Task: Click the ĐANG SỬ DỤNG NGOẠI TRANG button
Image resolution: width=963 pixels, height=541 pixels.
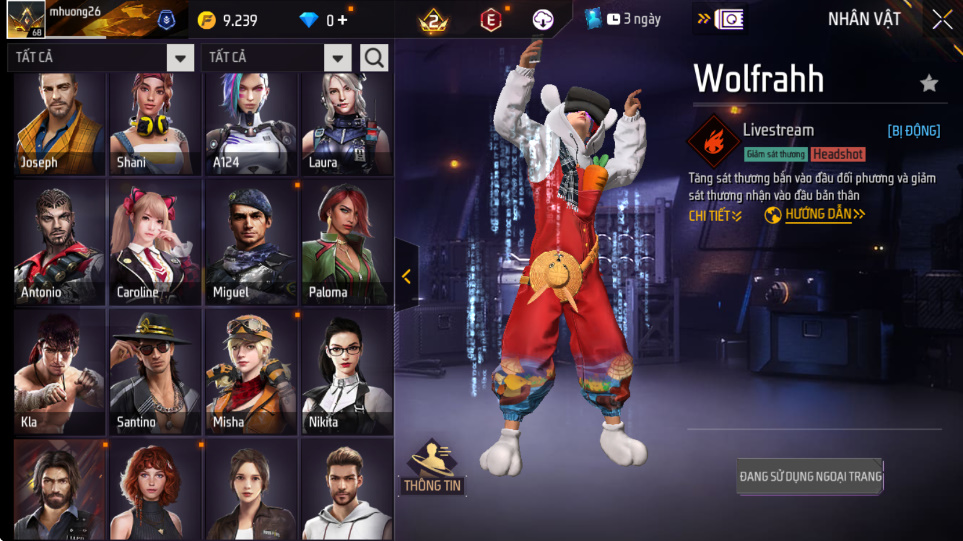Action: point(810,476)
